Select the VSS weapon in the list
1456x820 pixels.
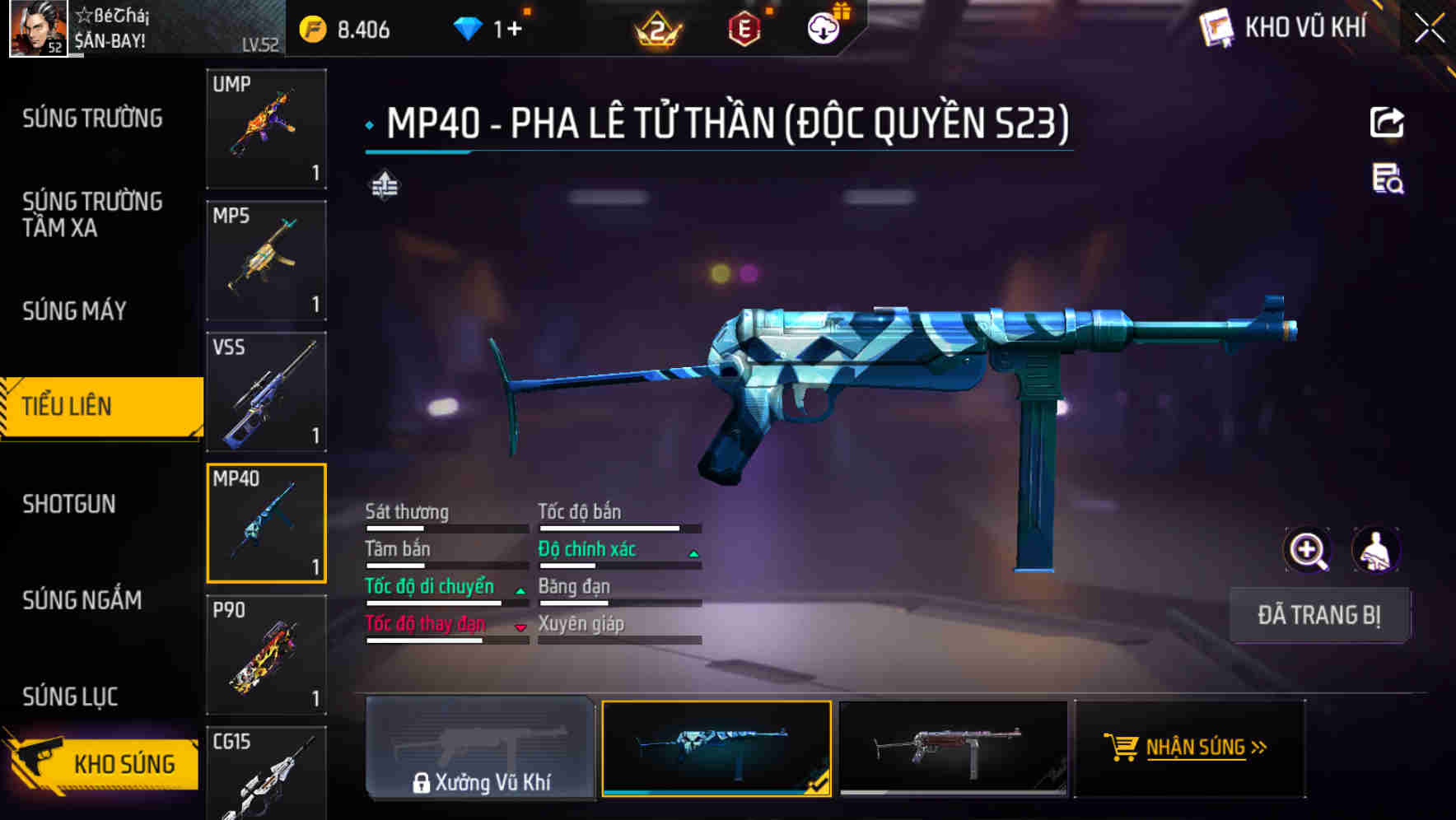(265, 393)
